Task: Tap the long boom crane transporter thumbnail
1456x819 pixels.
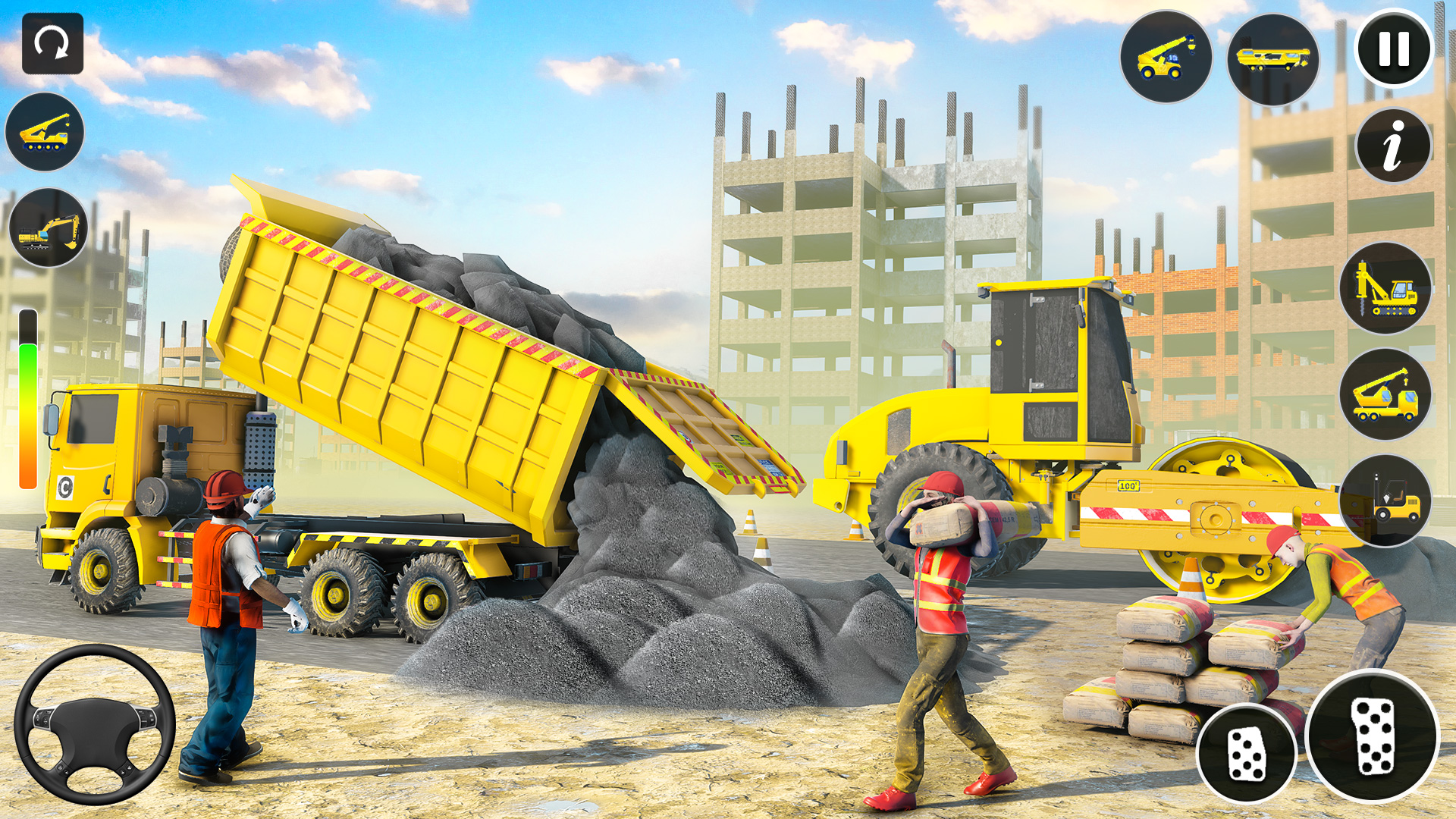Action: [x=1278, y=57]
